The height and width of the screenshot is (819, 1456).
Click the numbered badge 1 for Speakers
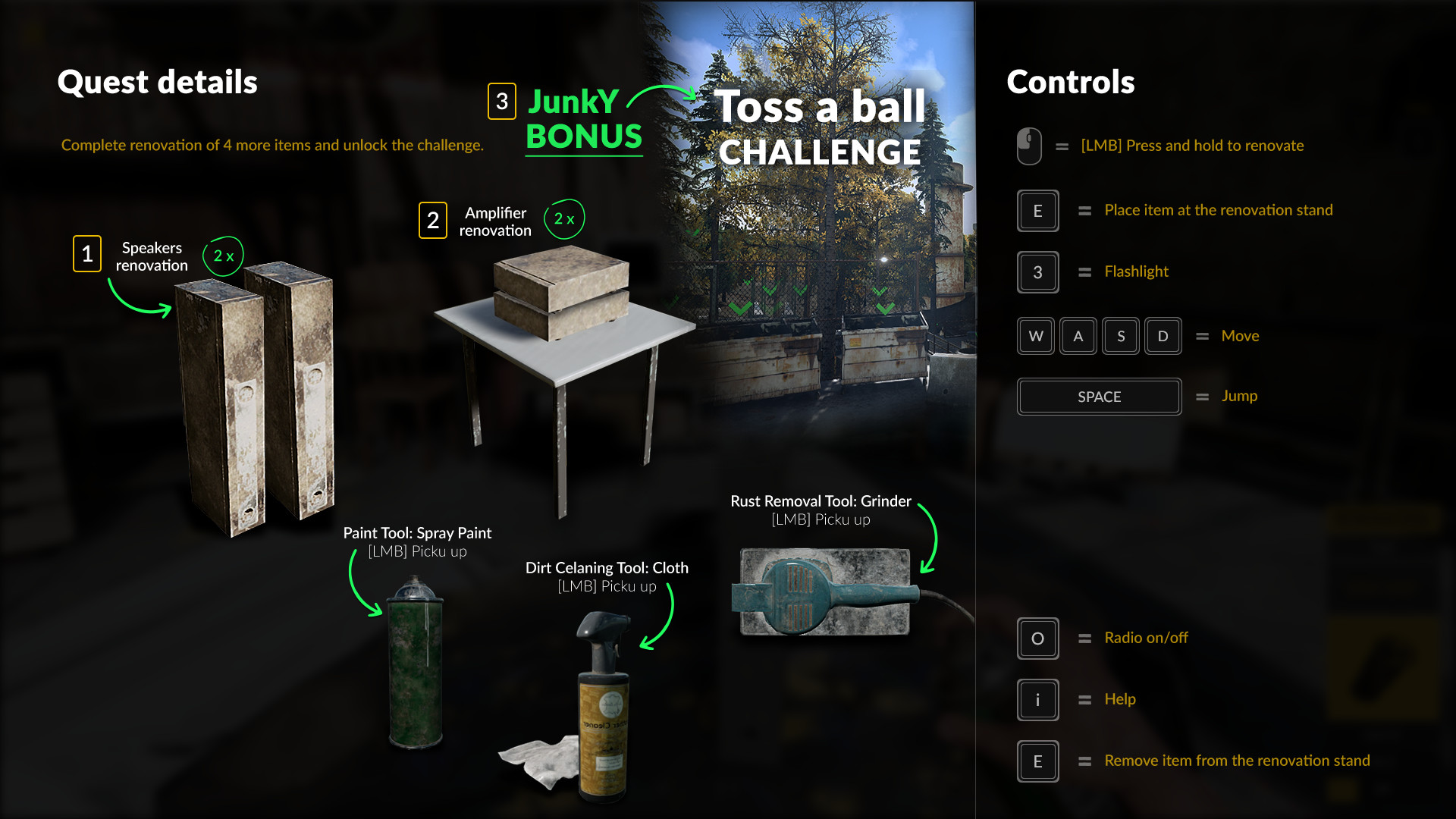87,254
